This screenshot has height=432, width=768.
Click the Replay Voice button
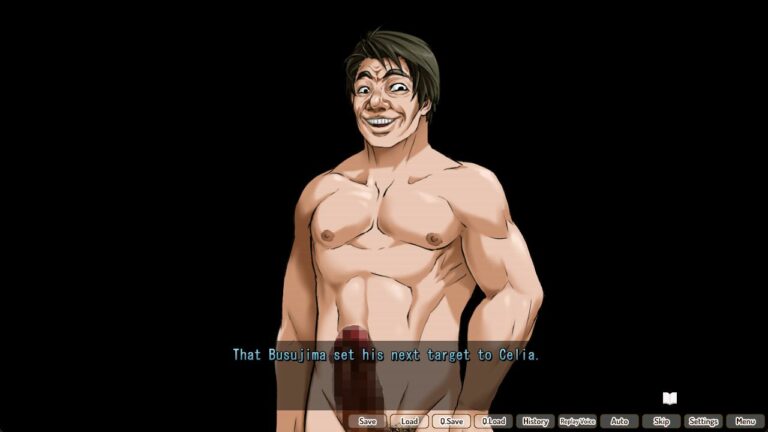point(577,421)
